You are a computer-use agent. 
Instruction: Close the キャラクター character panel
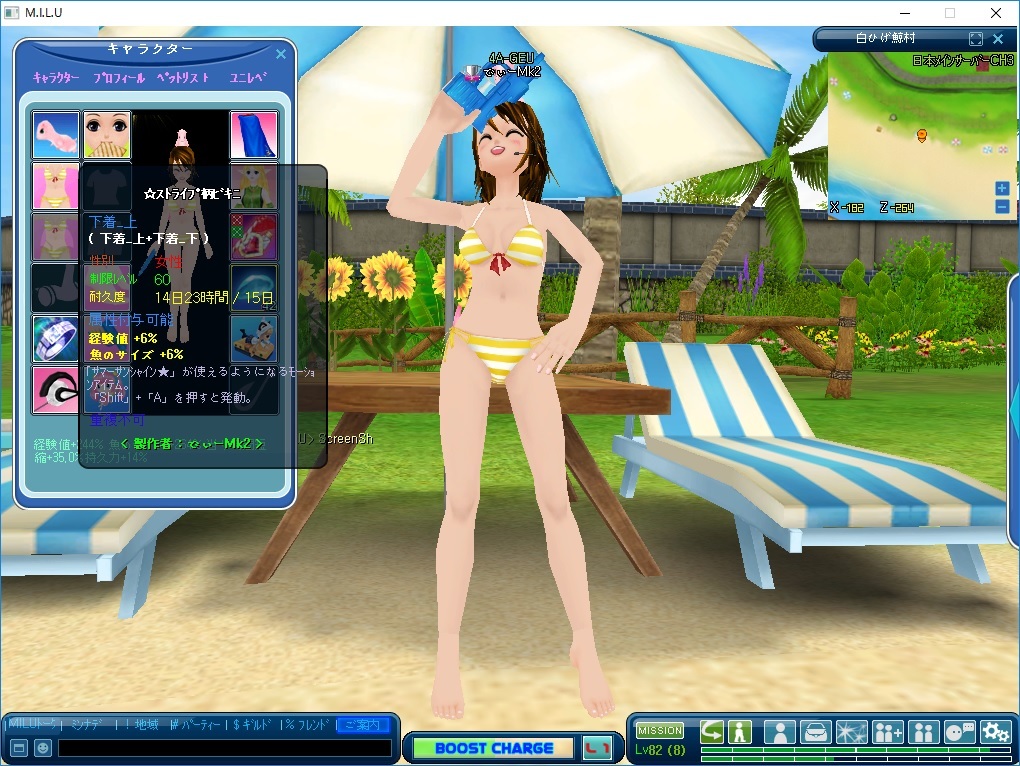click(x=281, y=54)
